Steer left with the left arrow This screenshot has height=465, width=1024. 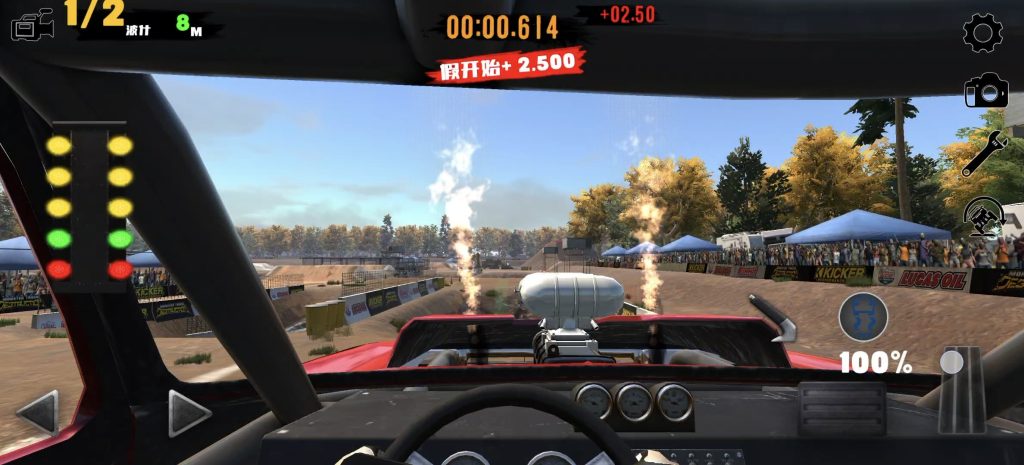pos(38,412)
